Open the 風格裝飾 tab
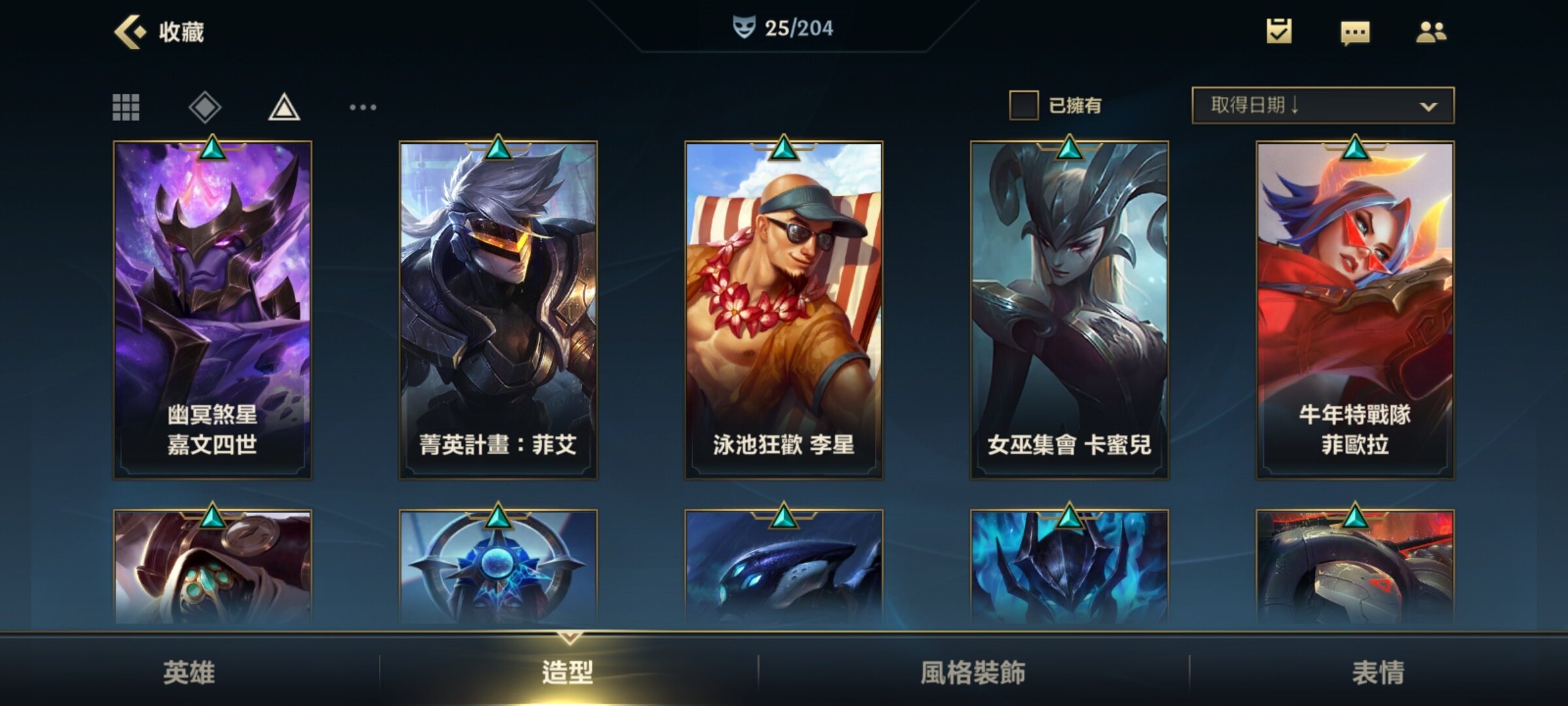This screenshot has width=1568, height=706. (973, 672)
